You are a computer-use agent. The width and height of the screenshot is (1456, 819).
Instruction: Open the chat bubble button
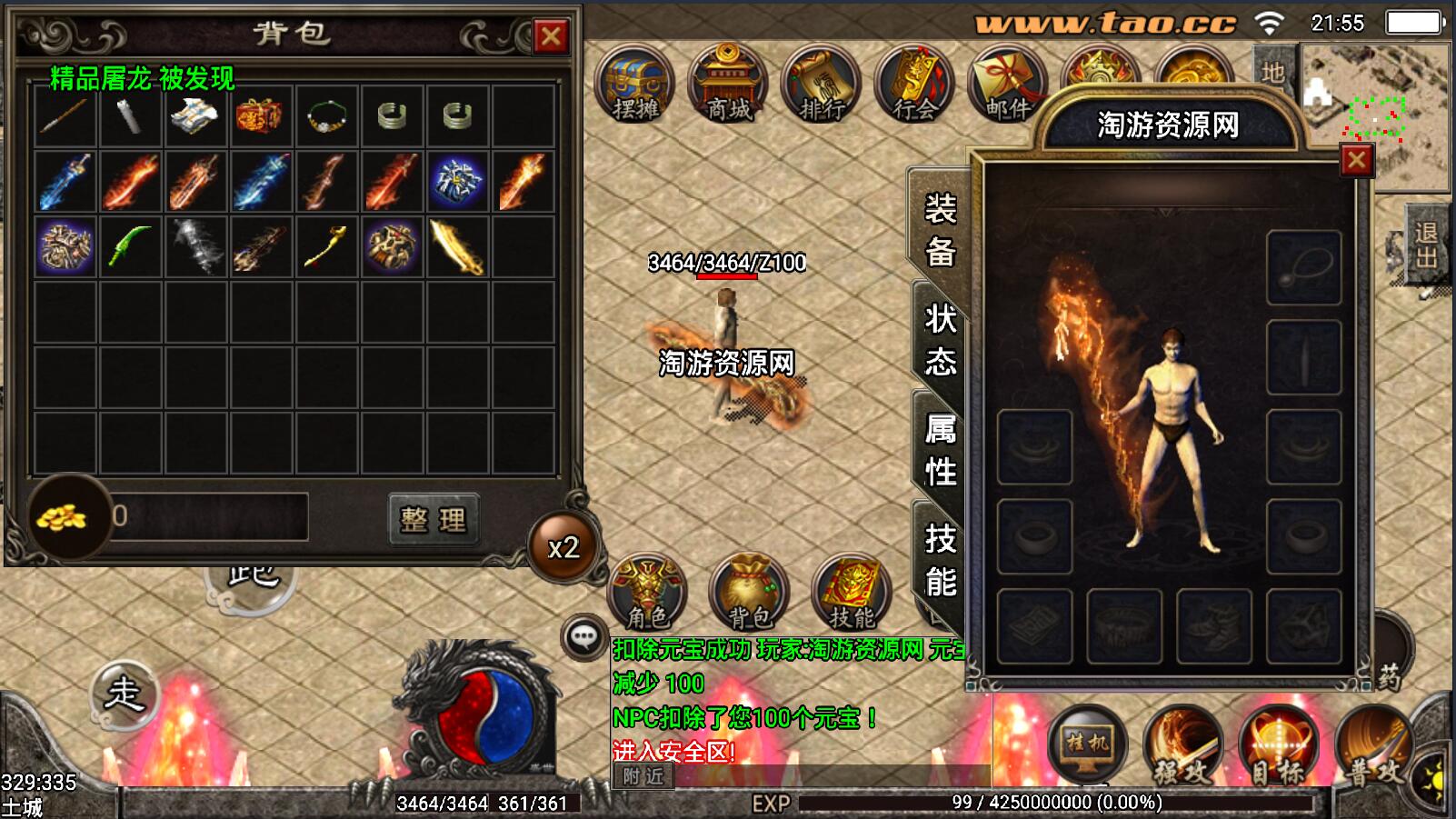(x=583, y=636)
